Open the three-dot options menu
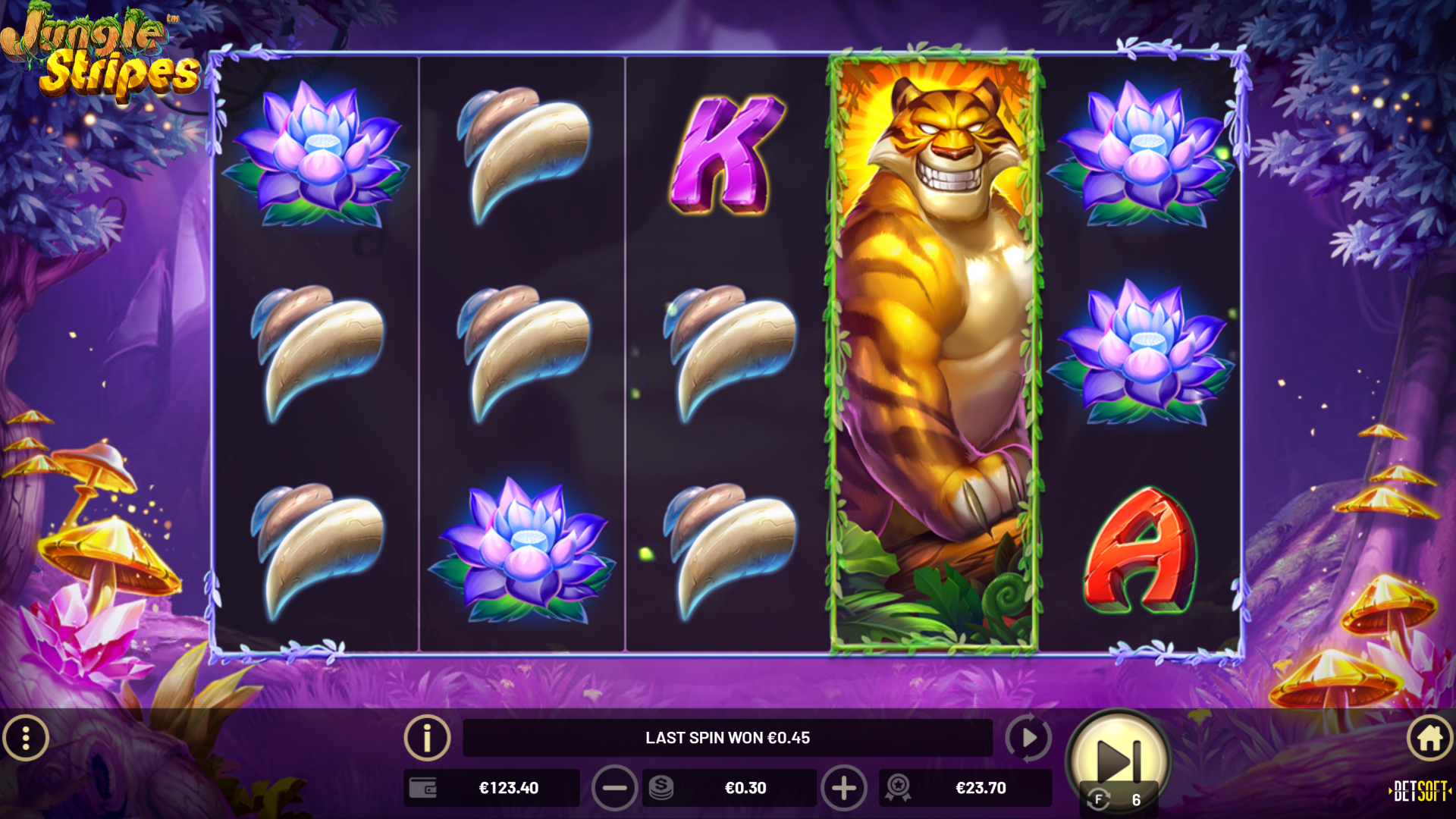 pyautogui.click(x=26, y=738)
